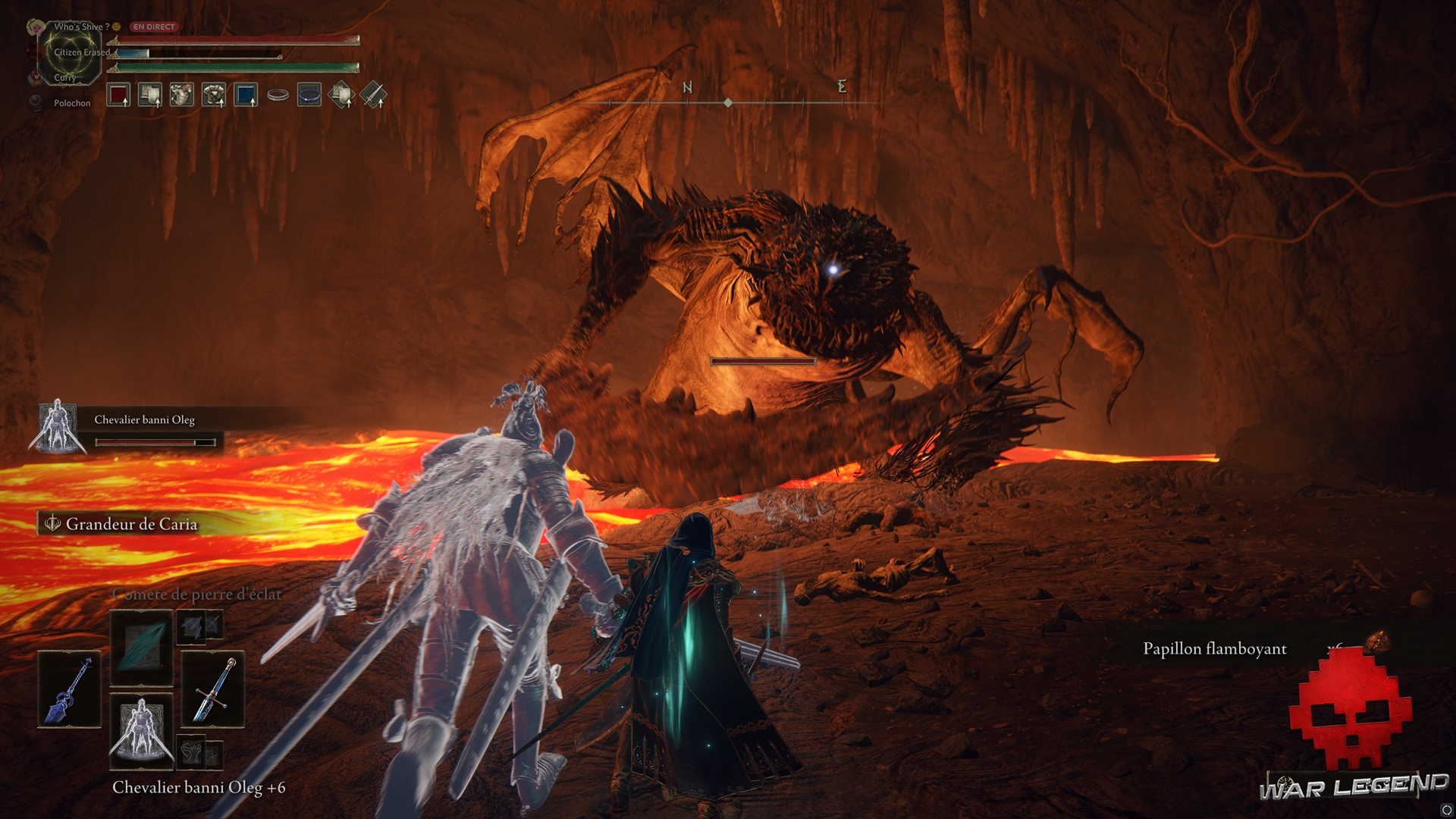Click the red square buff status icon
The image size is (1456, 819).
click(x=118, y=95)
